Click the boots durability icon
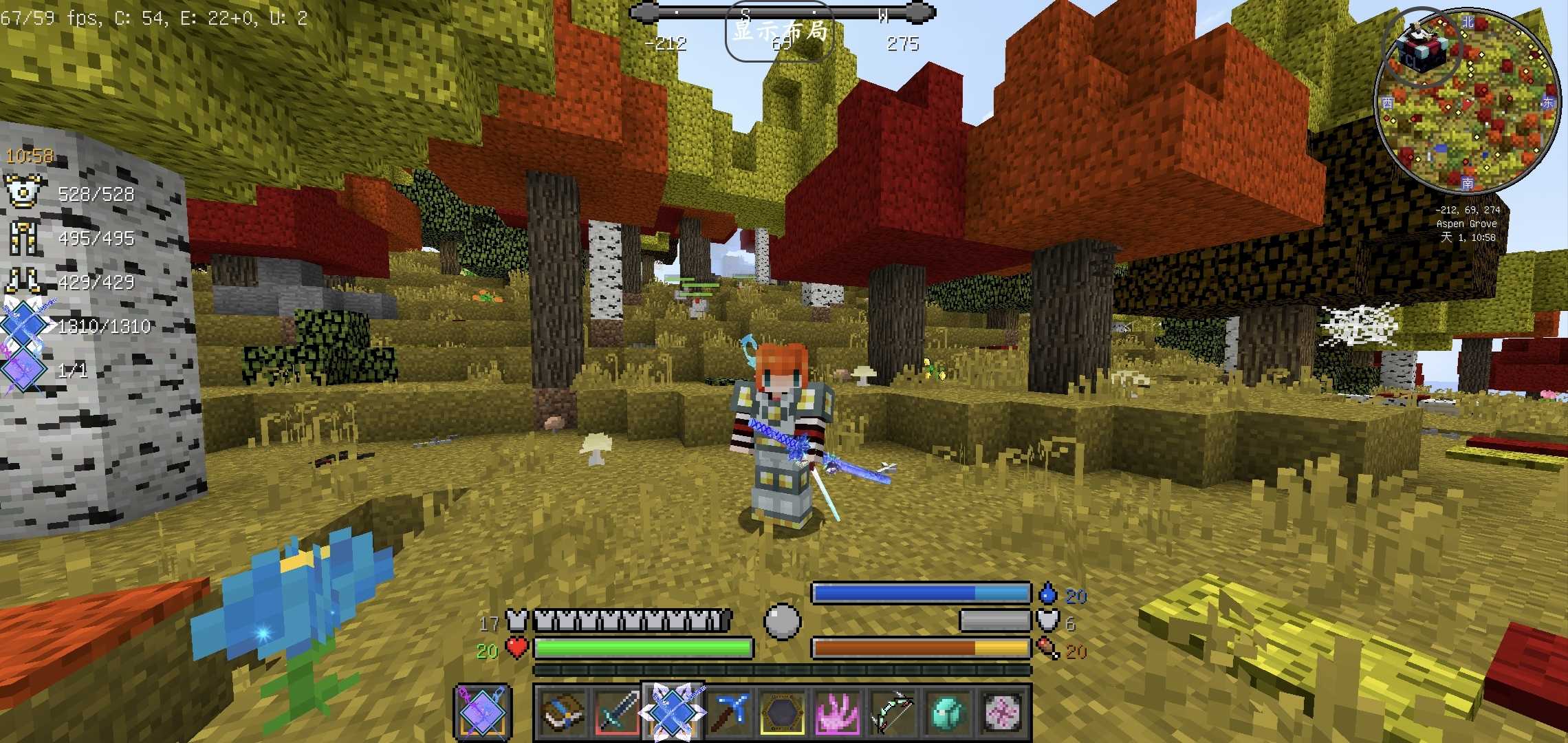The width and height of the screenshot is (1568, 743). 25,281
